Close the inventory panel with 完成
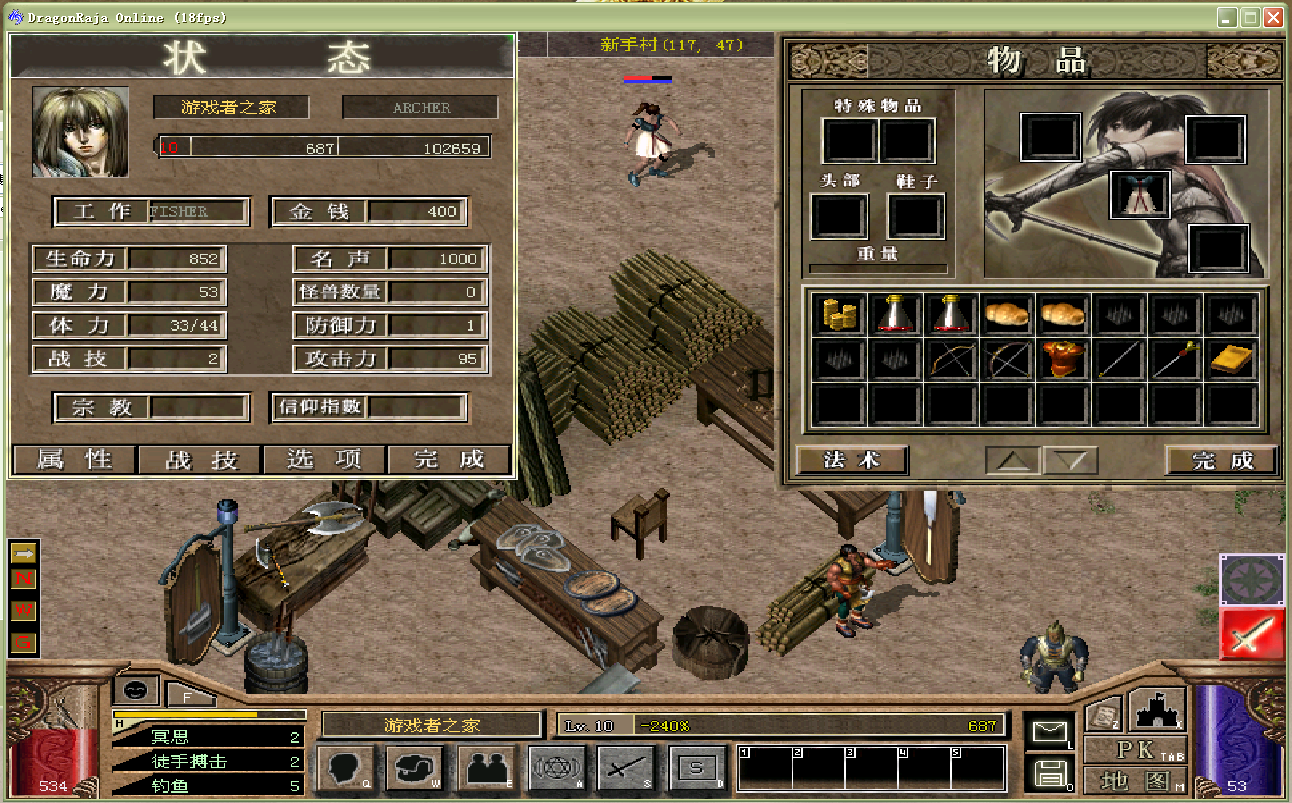The image size is (1292, 803). (1222, 460)
